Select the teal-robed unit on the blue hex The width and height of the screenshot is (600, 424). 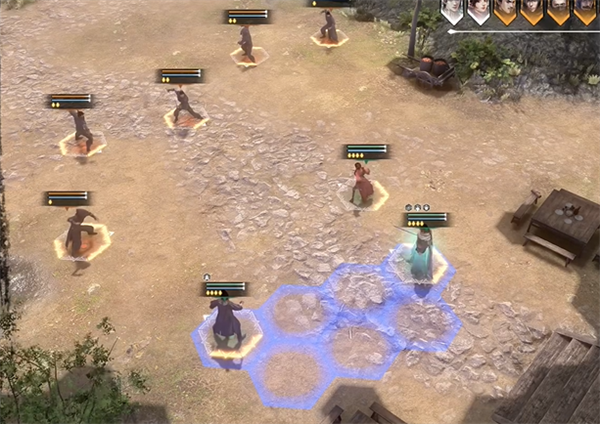coord(422,255)
